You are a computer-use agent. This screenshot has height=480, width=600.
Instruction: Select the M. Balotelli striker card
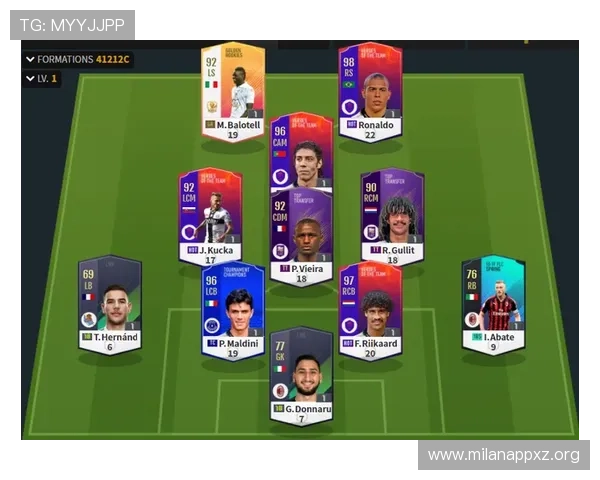coord(232,90)
